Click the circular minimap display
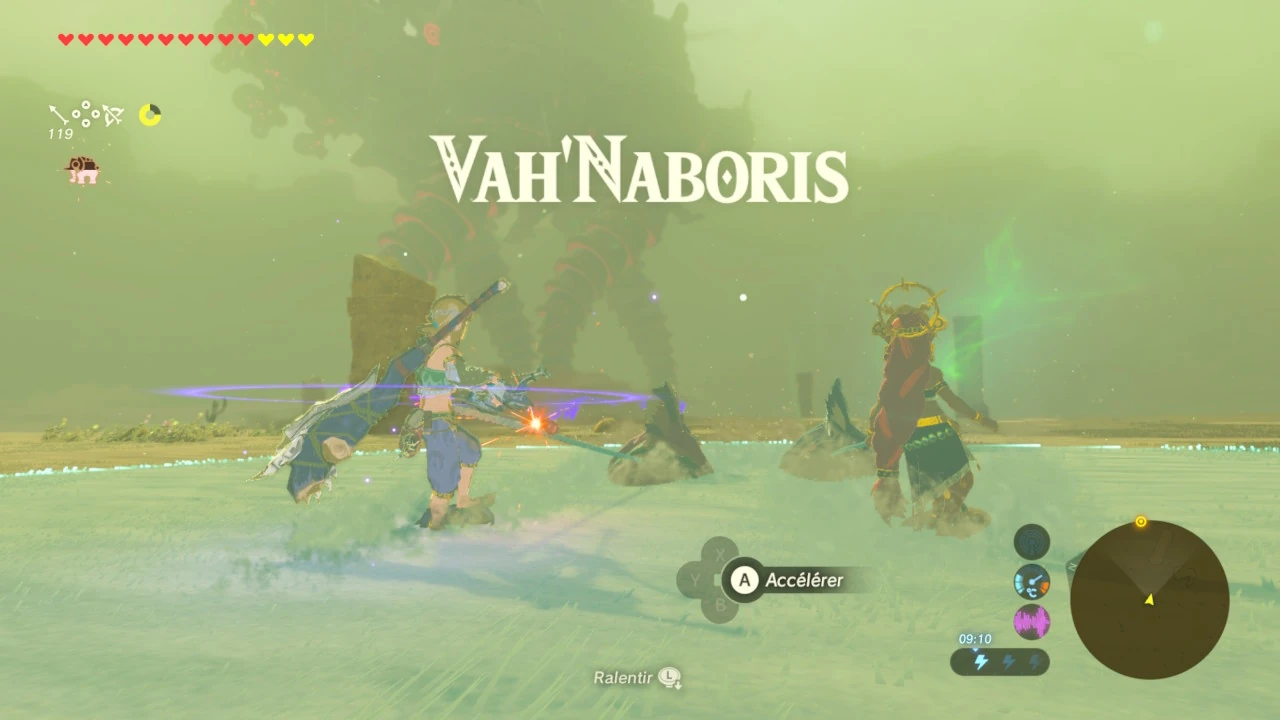Screen dimensions: 1280x720 tap(1150, 597)
